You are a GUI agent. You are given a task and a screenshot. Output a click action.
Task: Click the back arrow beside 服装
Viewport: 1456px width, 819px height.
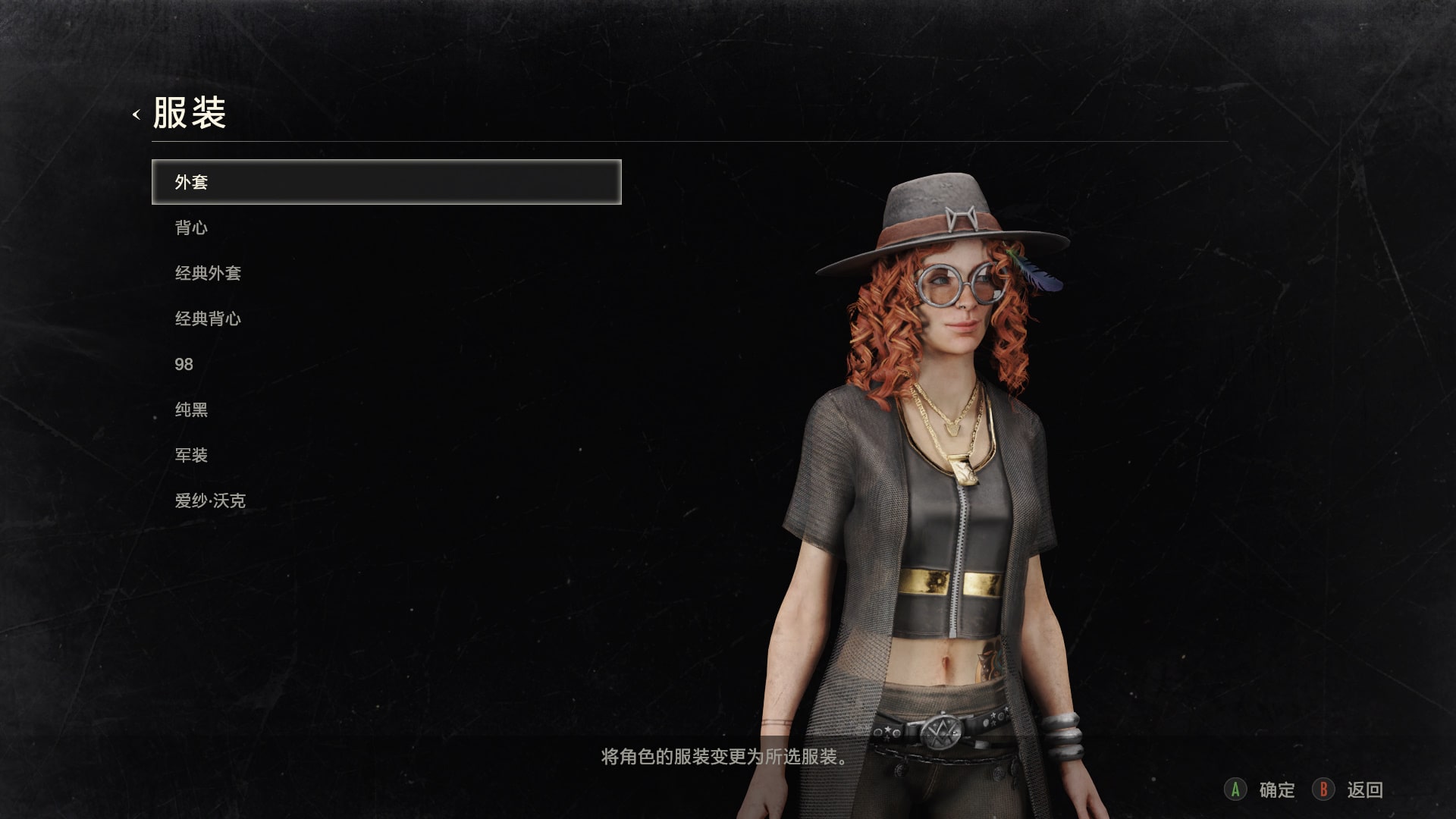(x=136, y=115)
